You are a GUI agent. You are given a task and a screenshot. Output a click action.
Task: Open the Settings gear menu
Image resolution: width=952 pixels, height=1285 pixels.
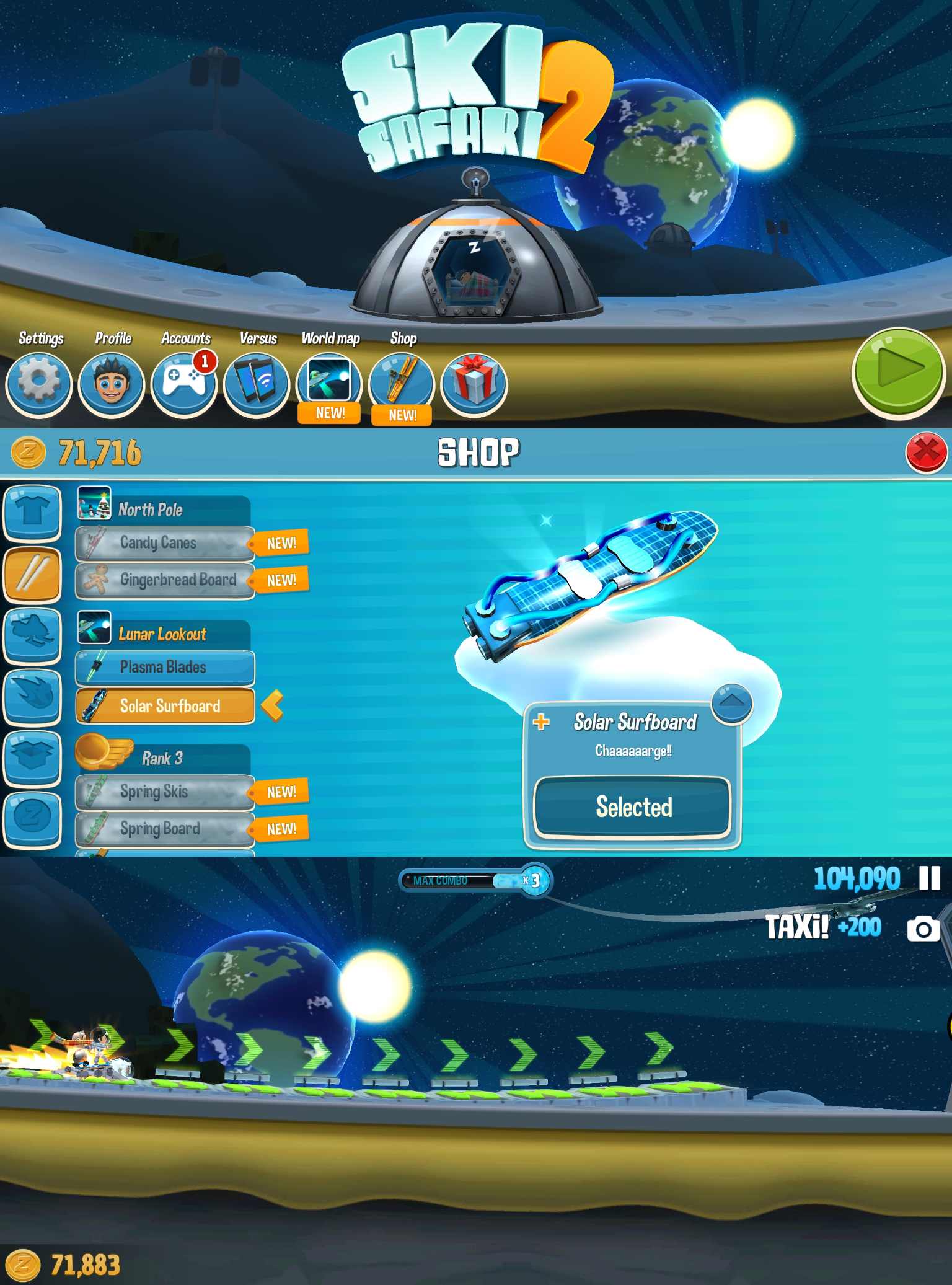coord(38,384)
